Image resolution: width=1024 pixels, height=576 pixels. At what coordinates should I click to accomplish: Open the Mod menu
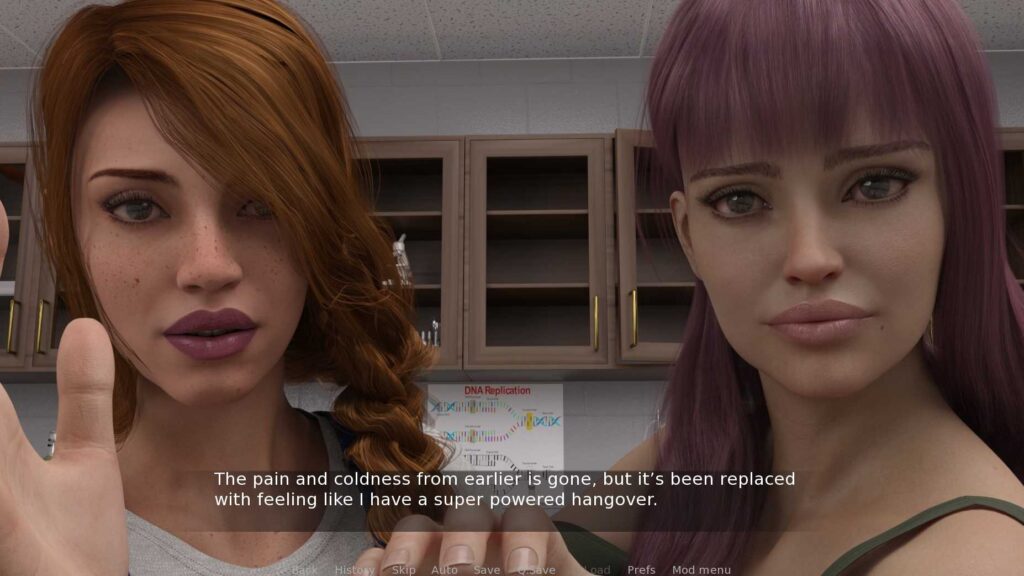click(701, 570)
